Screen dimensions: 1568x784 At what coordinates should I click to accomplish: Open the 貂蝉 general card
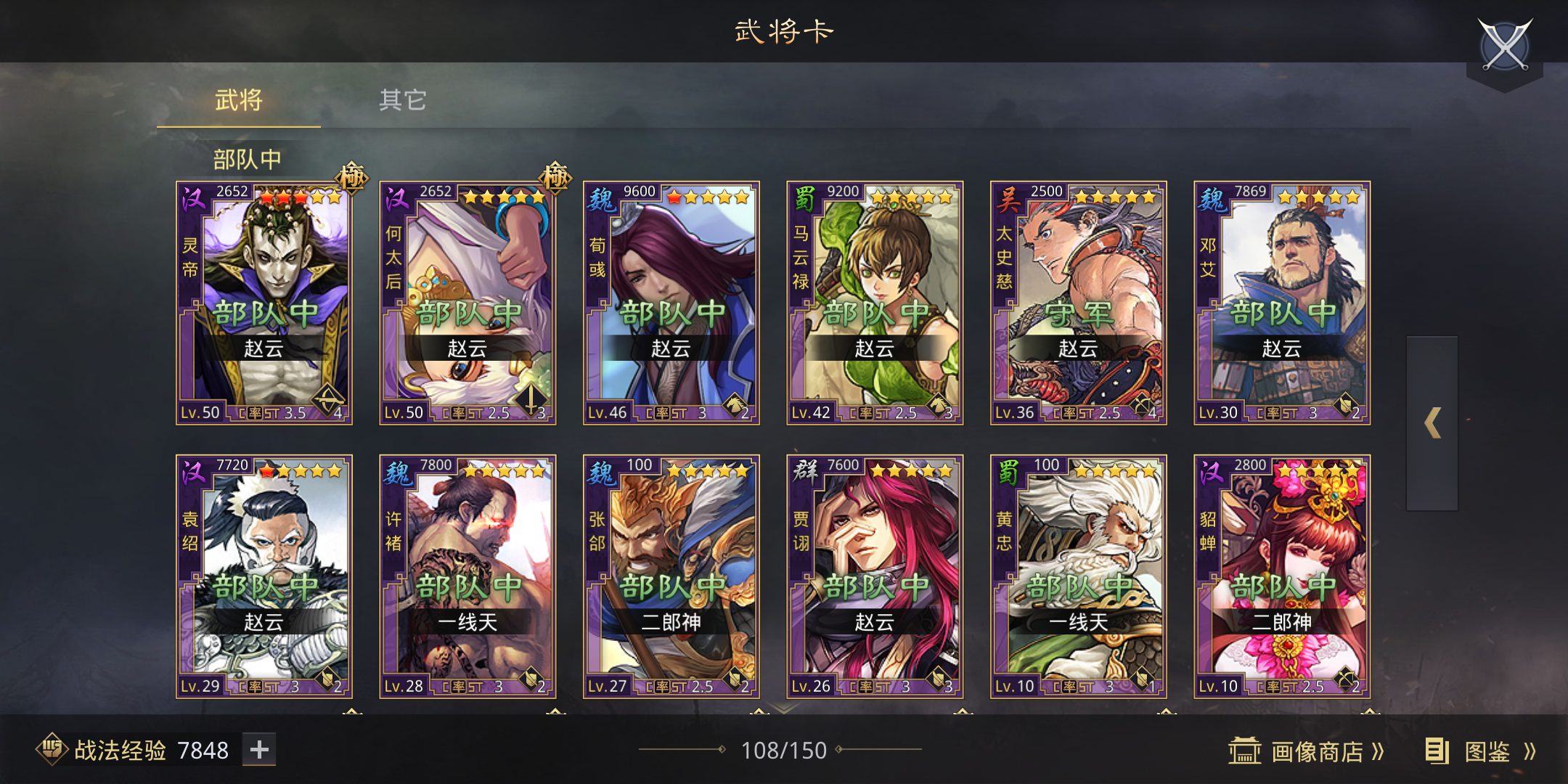[x=1282, y=577]
